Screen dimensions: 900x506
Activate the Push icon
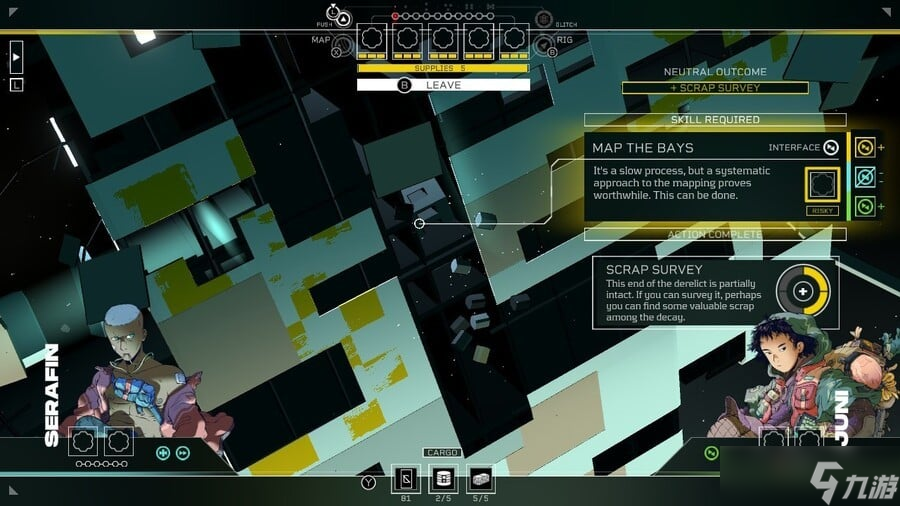click(343, 17)
